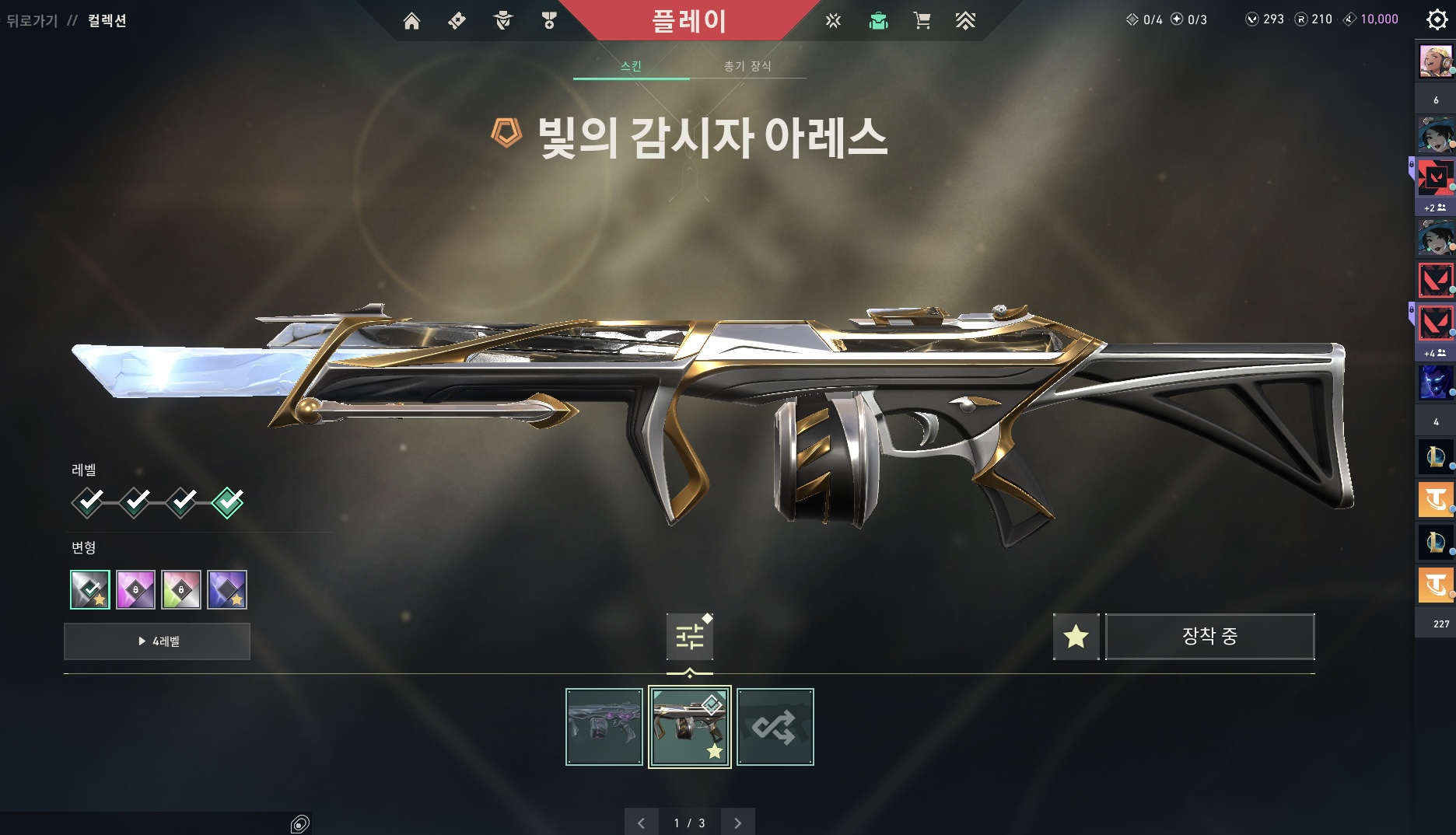
Task: Choose the locked green-pink variant swatch
Action: point(181,589)
